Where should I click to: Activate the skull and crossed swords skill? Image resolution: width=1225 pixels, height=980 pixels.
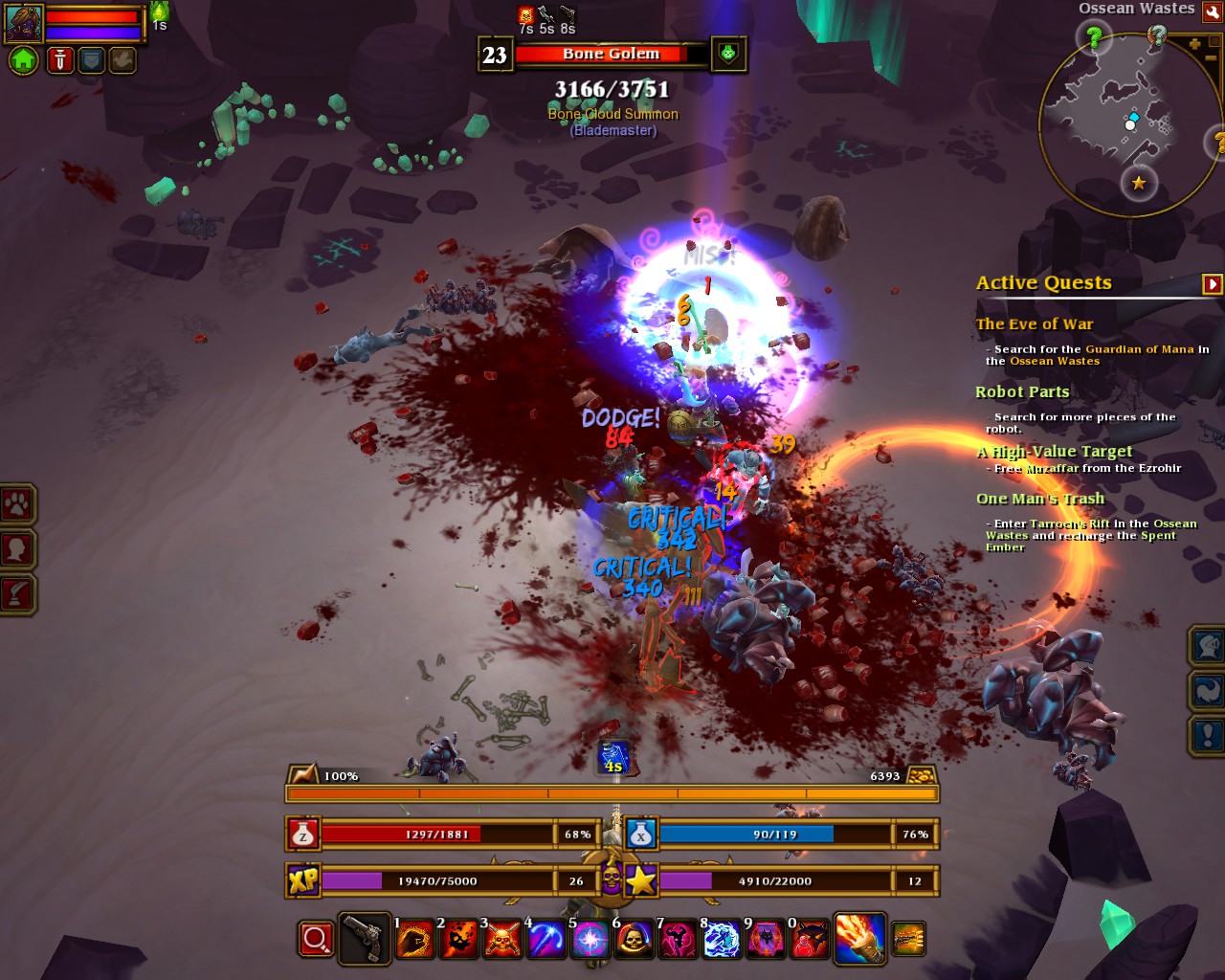501,940
